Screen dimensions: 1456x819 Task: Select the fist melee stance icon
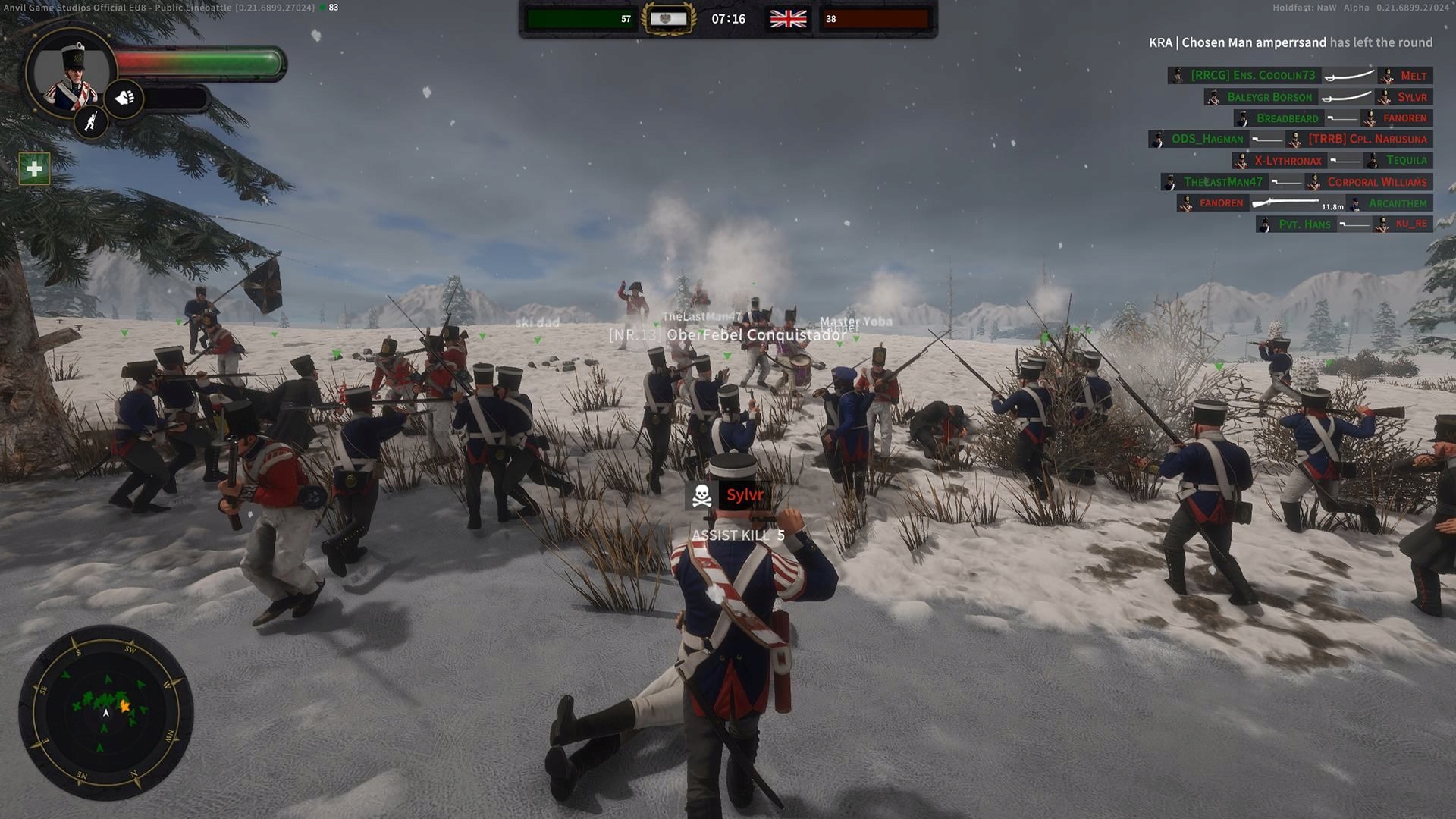click(124, 97)
